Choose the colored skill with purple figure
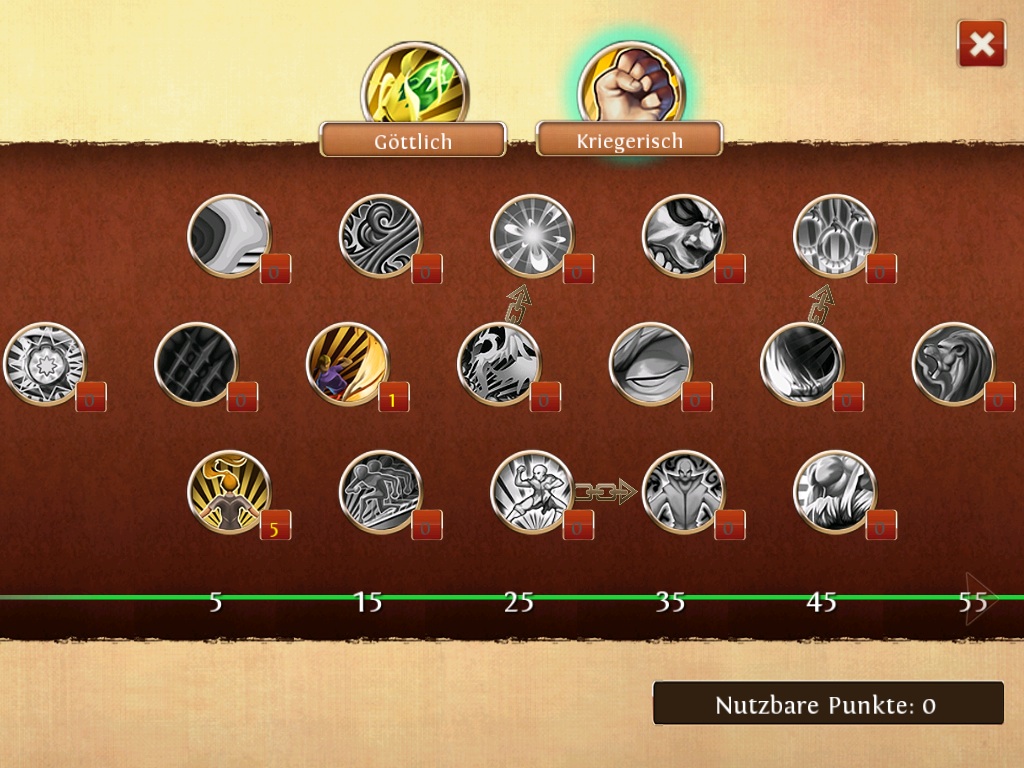Screen dimensions: 1024x768 (x=347, y=364)
